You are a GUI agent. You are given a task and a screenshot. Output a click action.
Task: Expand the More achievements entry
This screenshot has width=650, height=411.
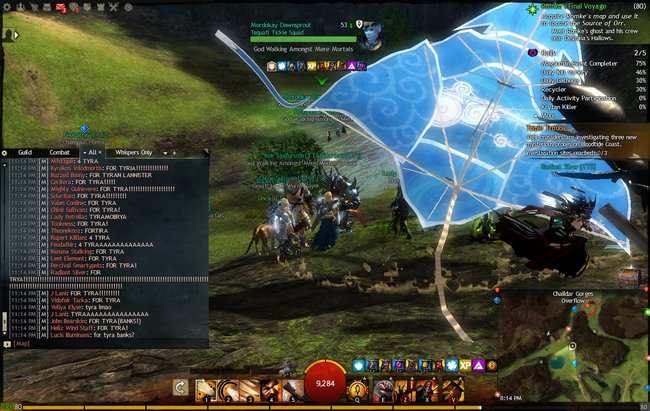(549, 114)
